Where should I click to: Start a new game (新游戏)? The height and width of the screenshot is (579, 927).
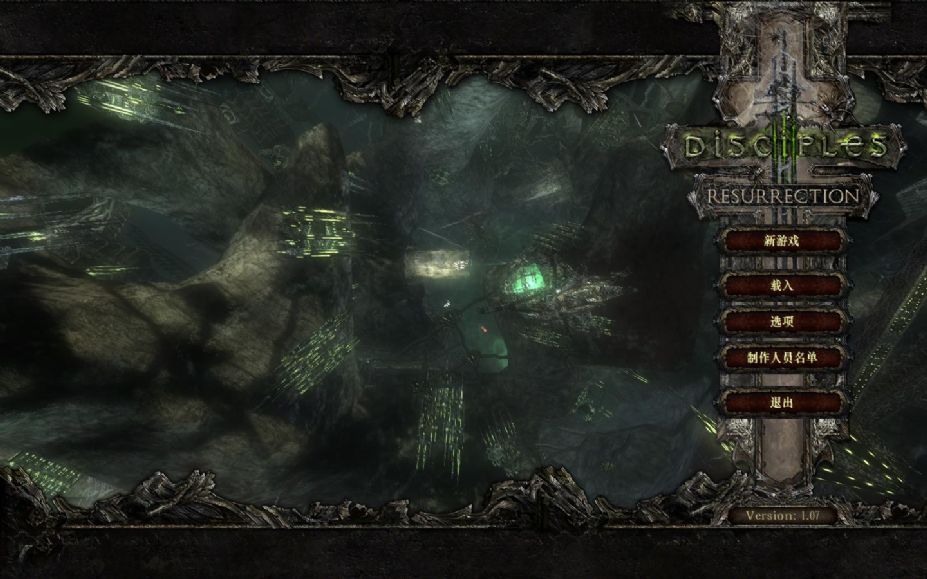tap(782, 241)
